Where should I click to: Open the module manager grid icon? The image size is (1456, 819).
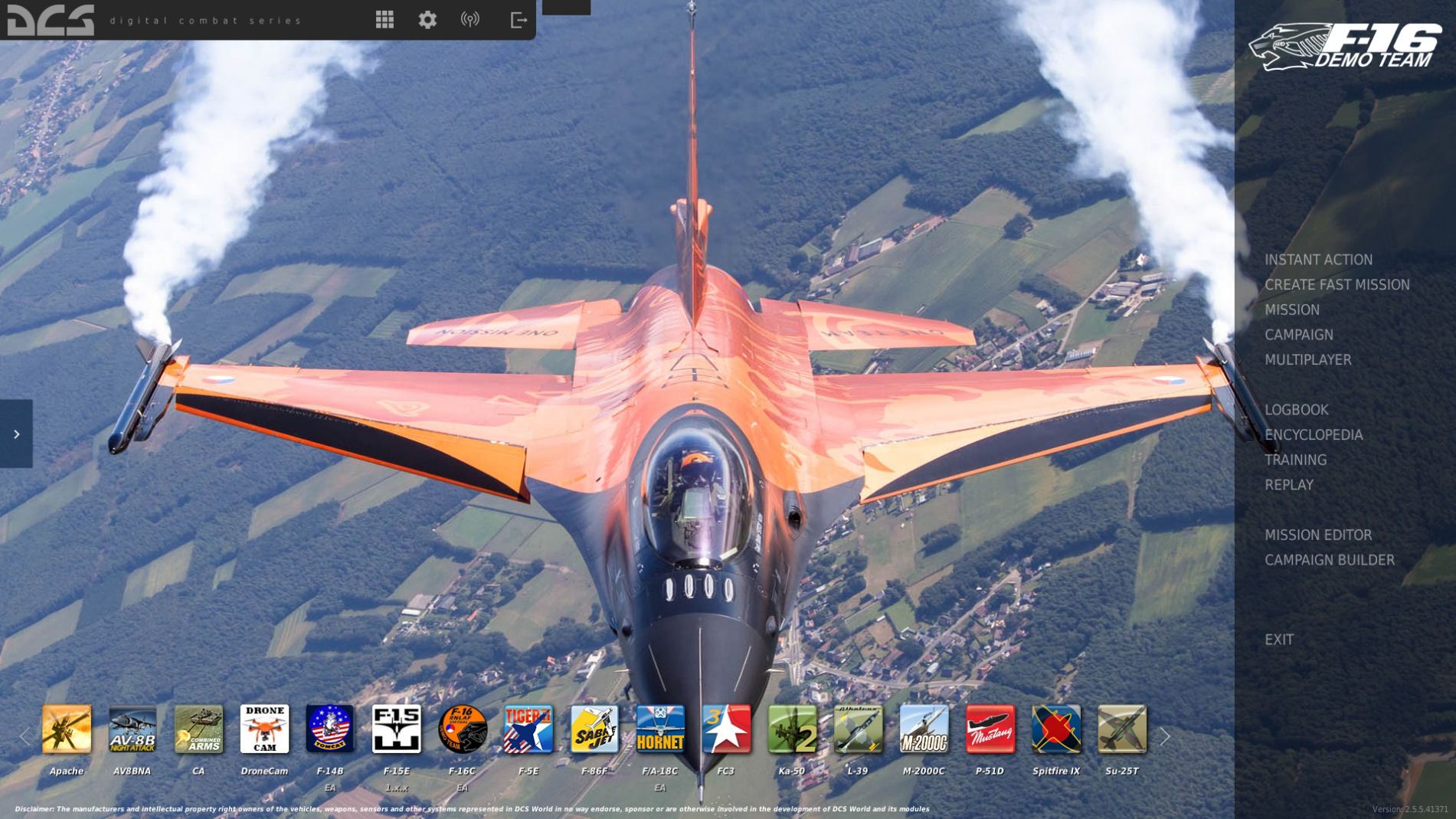pos(384,20)
